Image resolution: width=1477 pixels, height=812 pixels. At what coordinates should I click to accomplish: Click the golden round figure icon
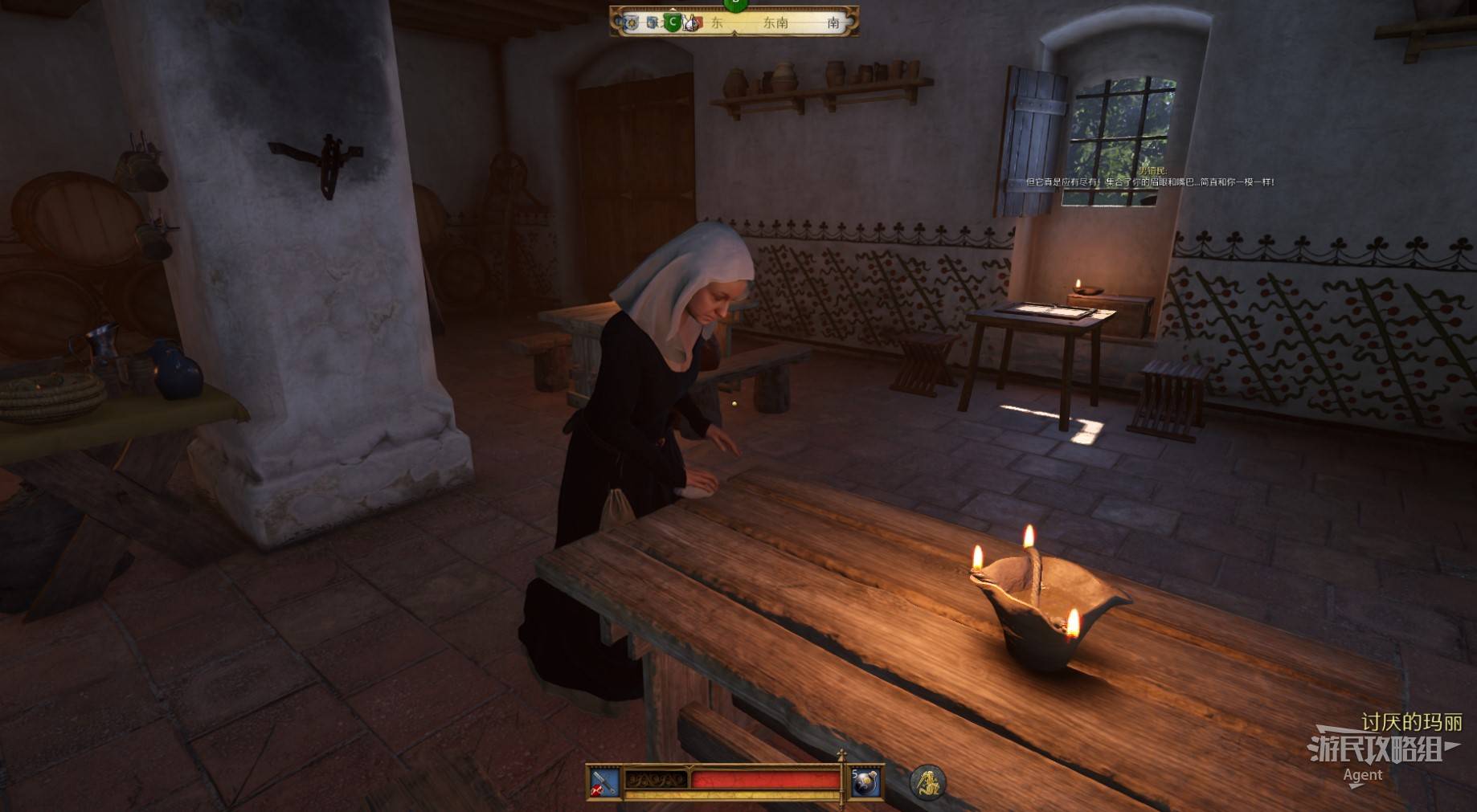pos(927,781)
